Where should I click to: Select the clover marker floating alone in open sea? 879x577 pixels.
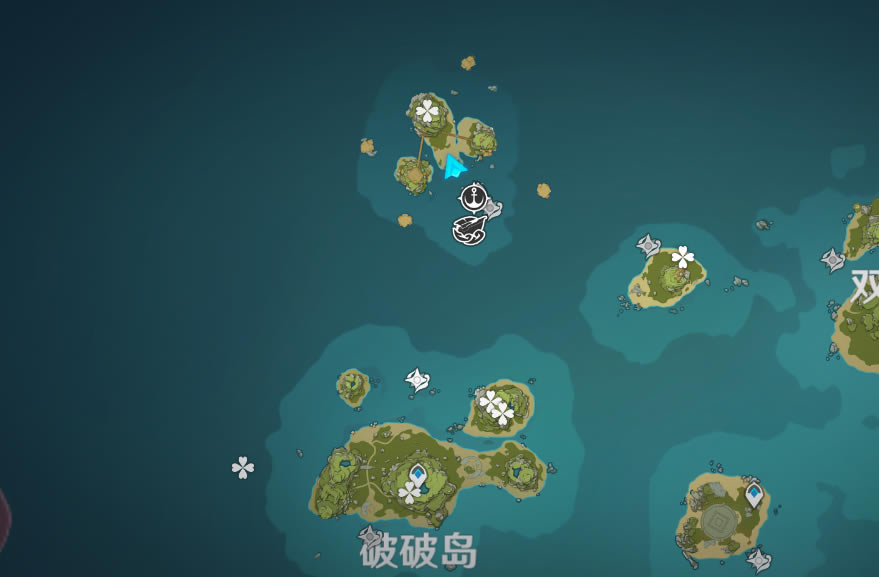pyautogui.click(x=243, y=467)
